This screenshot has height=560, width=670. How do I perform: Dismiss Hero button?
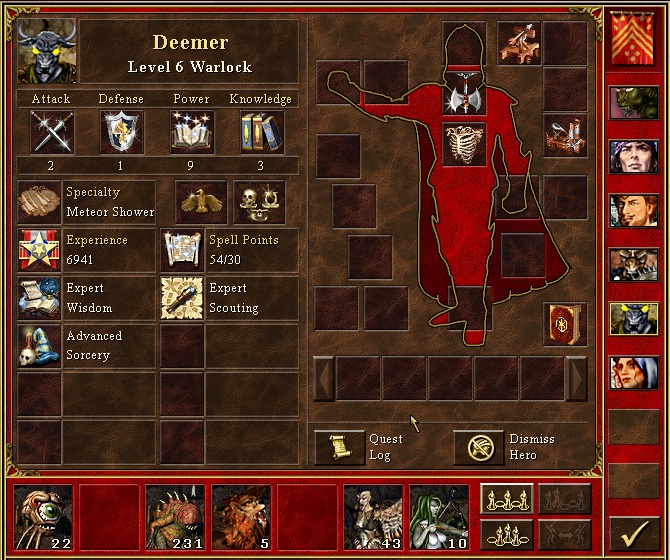(478, 447)
